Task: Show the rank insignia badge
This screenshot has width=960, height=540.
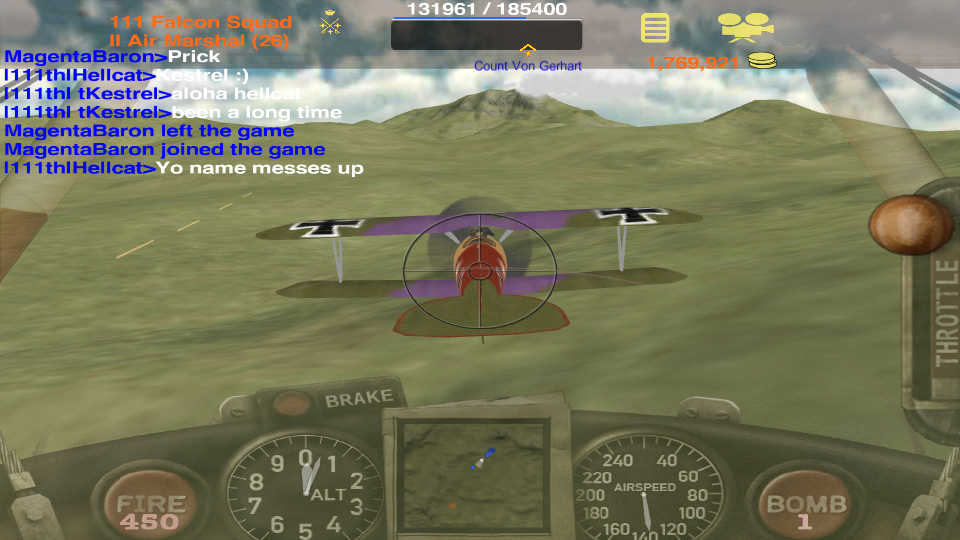Action: [x=331, y=24]
